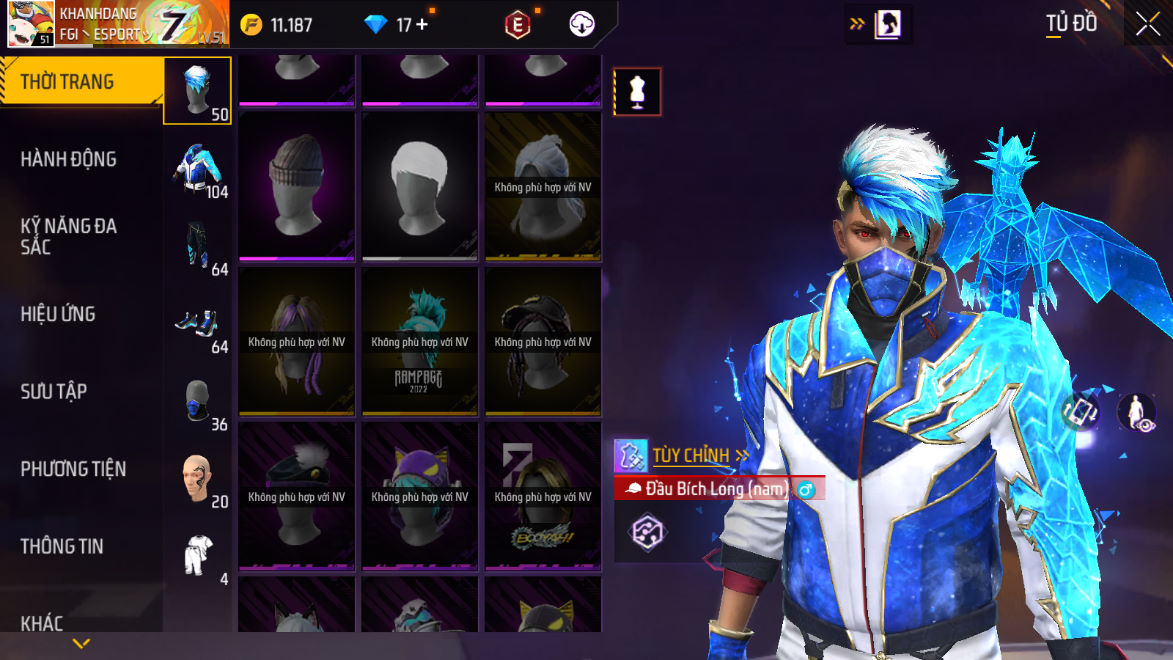
Task: Add diamonds with the plus button
Action: [422, 25]
